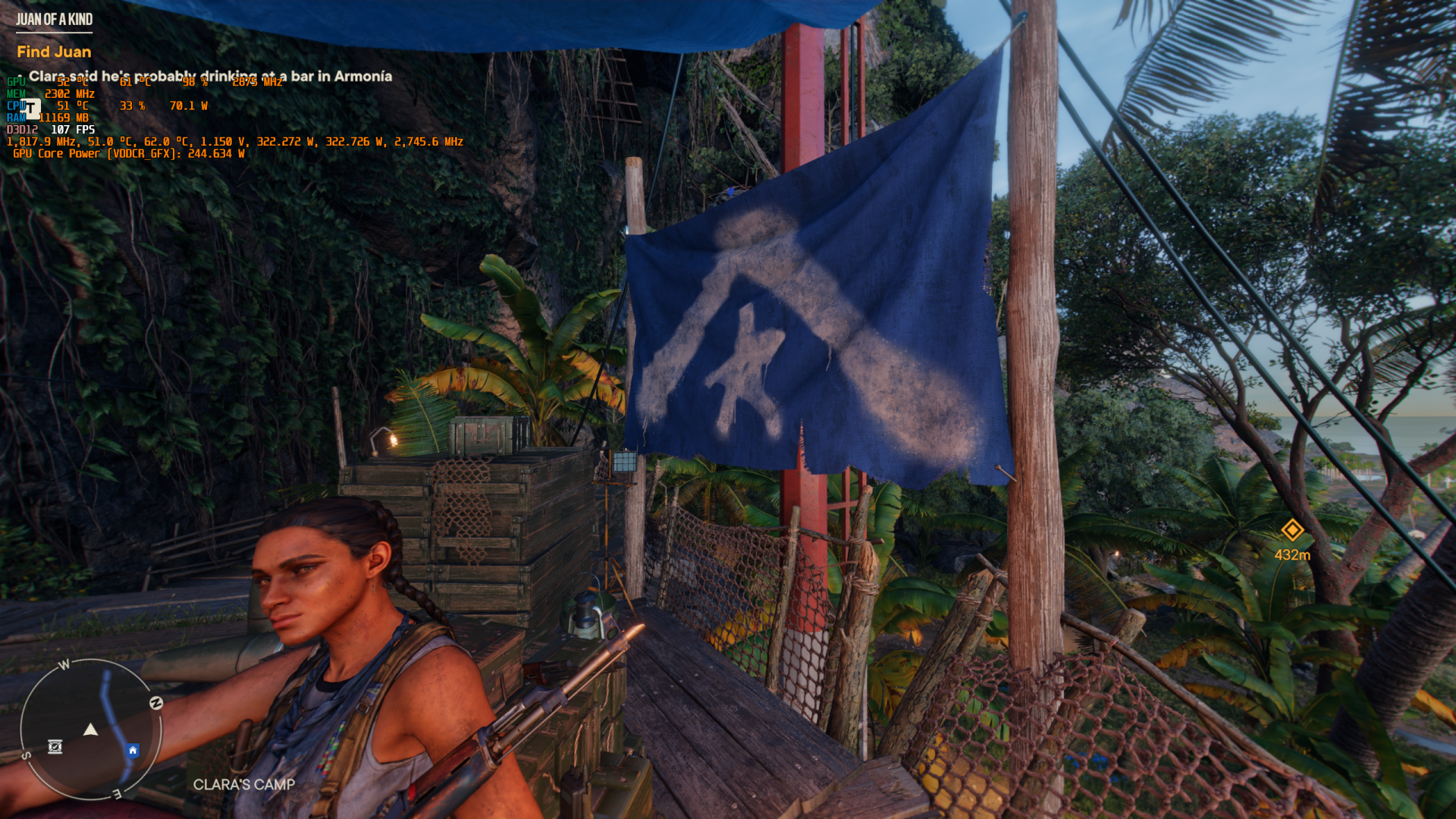Select the blue home icon on the minimap

[x=133, y=750]
